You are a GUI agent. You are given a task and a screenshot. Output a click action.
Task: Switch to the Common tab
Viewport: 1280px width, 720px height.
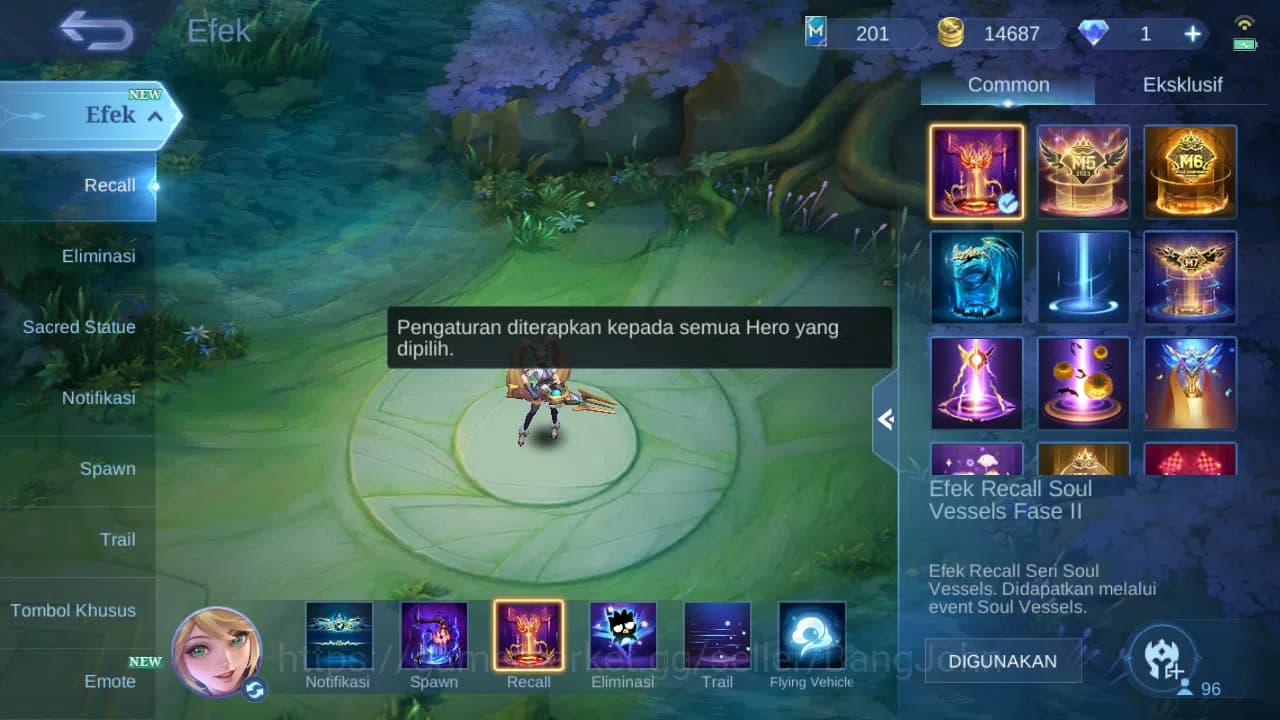[1007, 85]
